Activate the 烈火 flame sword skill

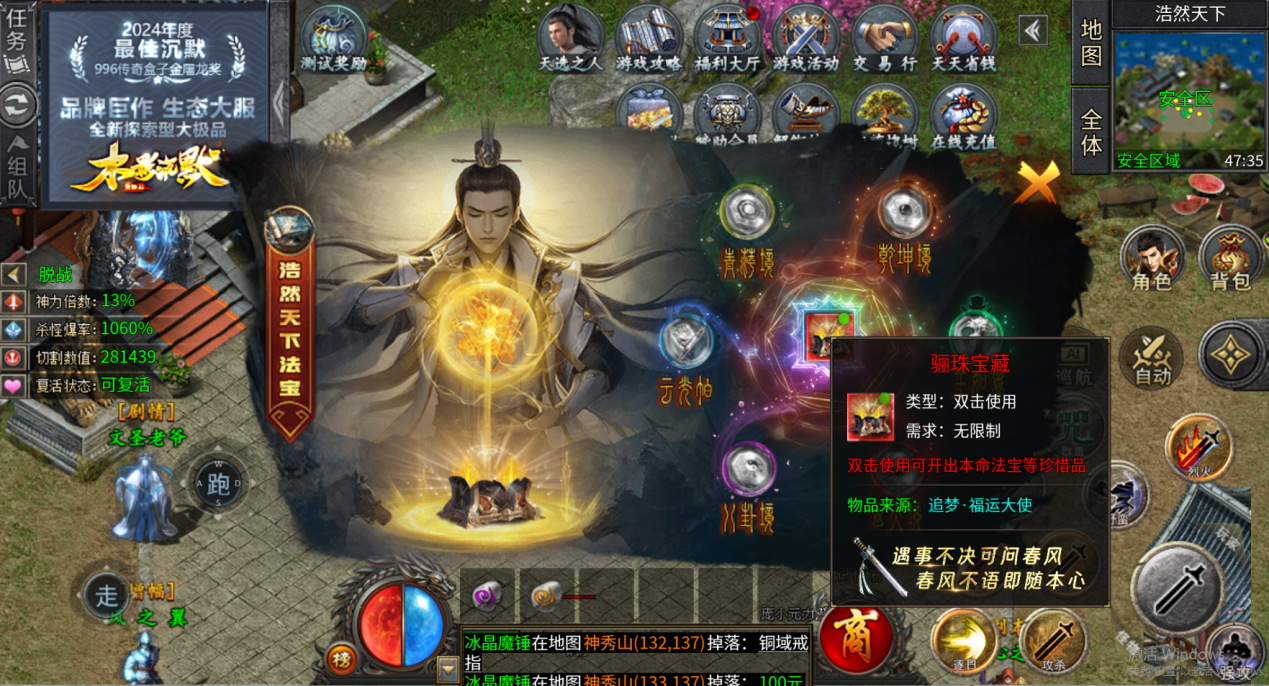[x=1199, y=446]
